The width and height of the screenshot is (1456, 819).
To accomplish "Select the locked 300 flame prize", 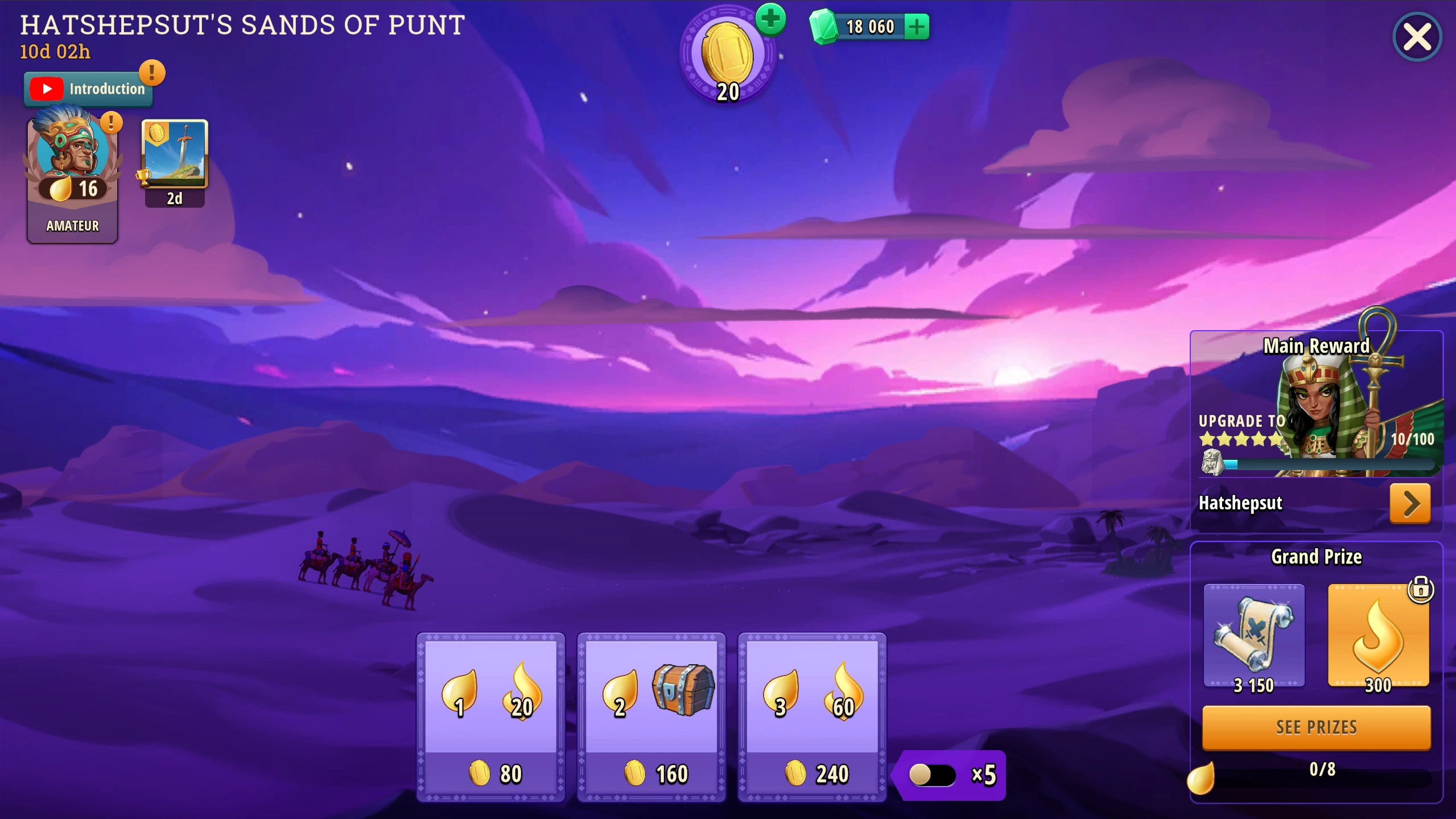I will click(1377, 636).
